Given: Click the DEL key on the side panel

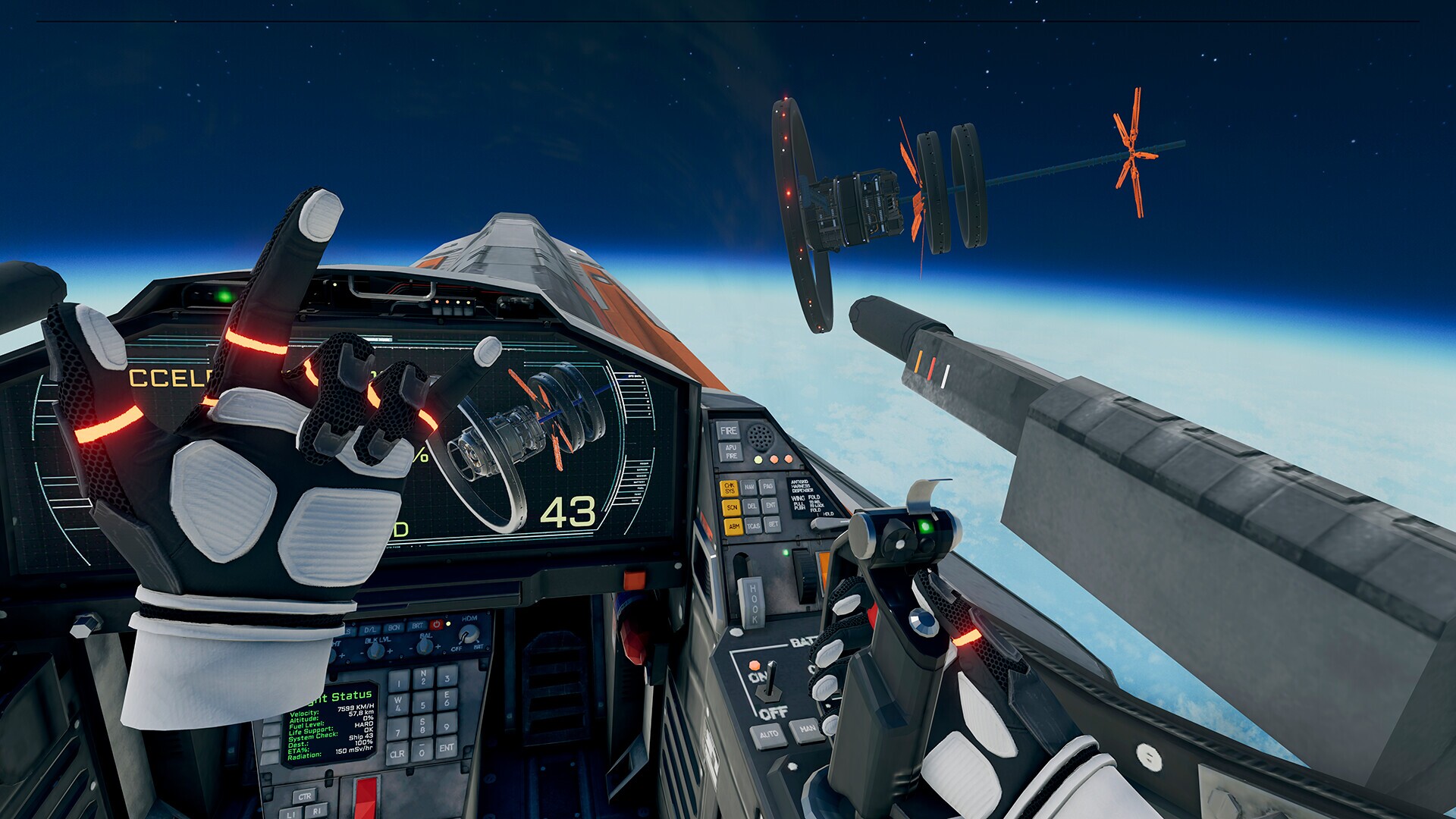Looking at the screenshot, I should point(751,506).
